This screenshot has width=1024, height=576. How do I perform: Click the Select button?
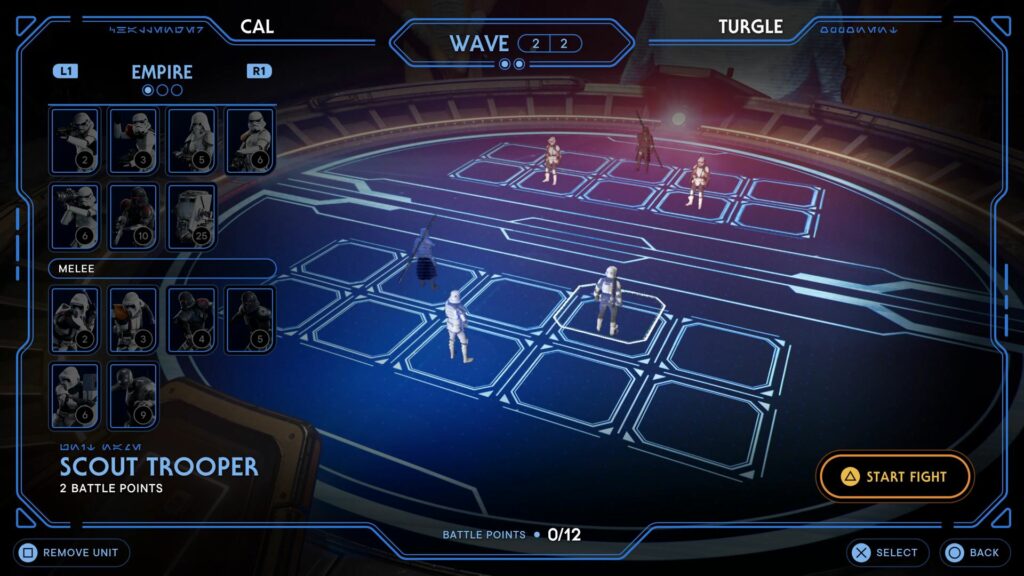(886, 552)
